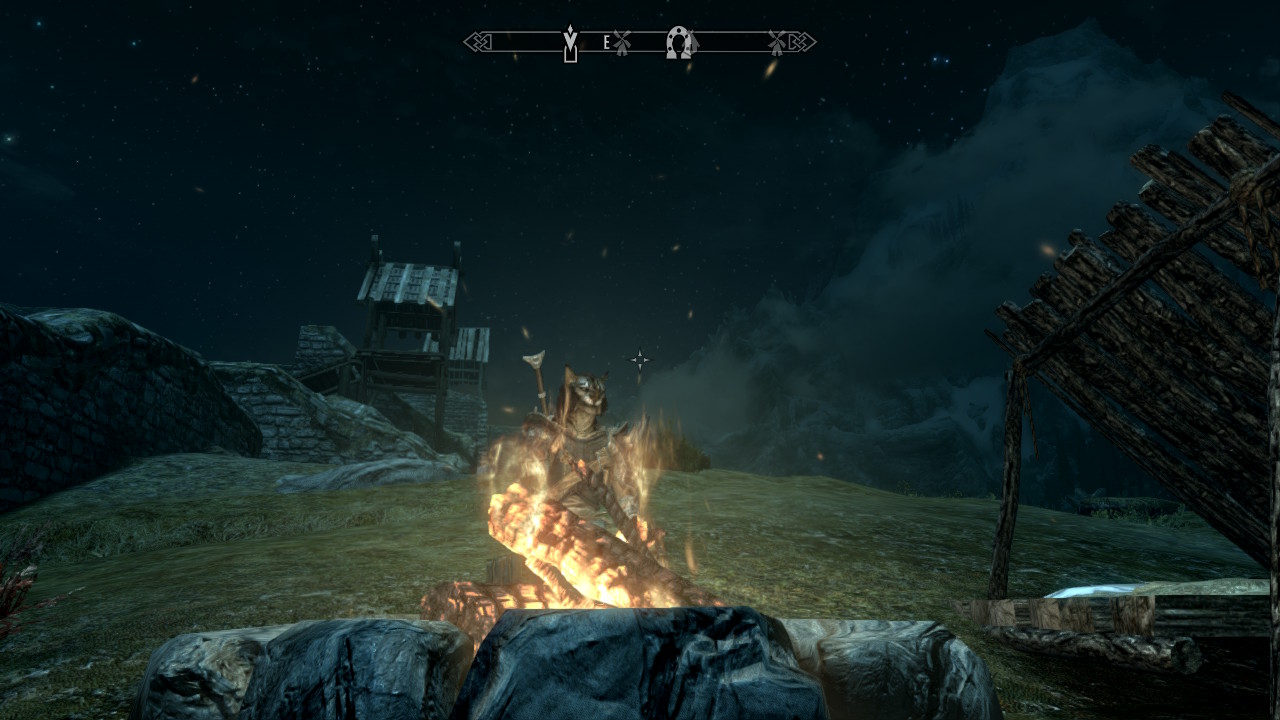This screenshot has width=1280, height=720.
Task: Select the horseshoe stable marker on compass
Action: [681, 42]
